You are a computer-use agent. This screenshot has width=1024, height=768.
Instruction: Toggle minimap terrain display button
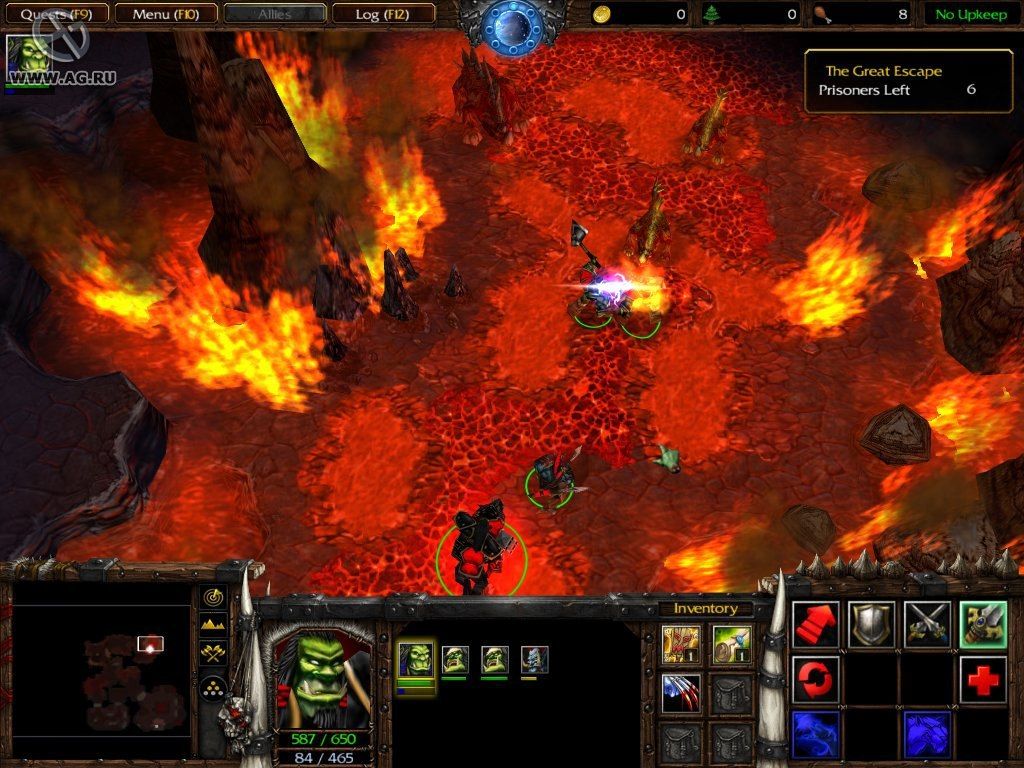[213, 626]
